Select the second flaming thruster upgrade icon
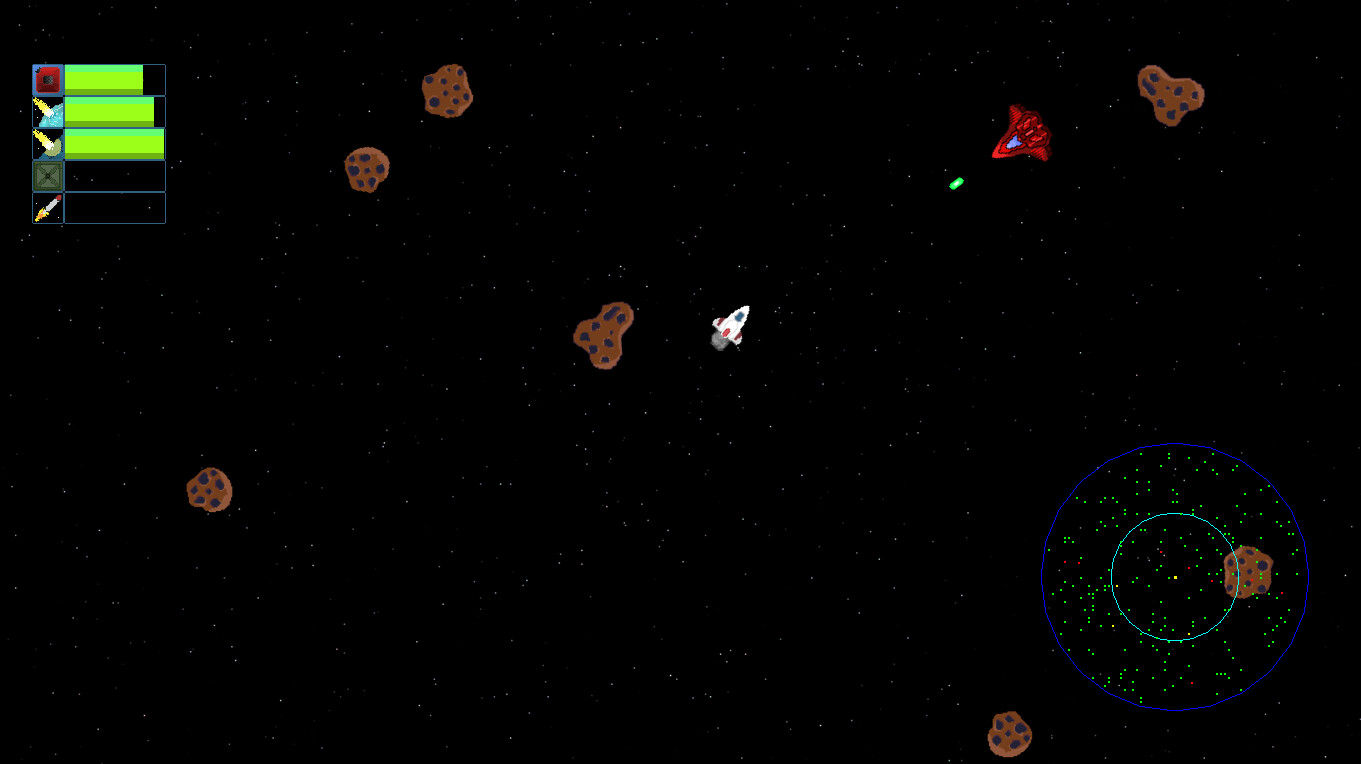The height and width of the screenshot is (764, 1361). pyautogui.click(x=49, y=144)
